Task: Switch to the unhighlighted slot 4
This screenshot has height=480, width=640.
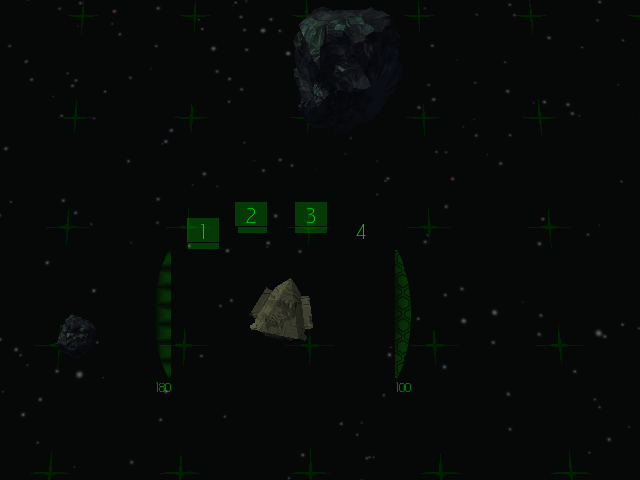Action: tap(361, 232)
